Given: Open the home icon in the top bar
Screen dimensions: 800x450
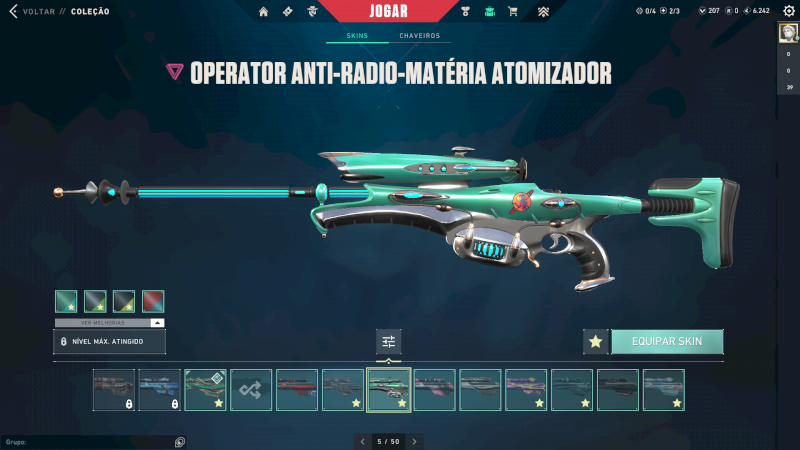Looking at the screenshot, I should click(264, 12).
